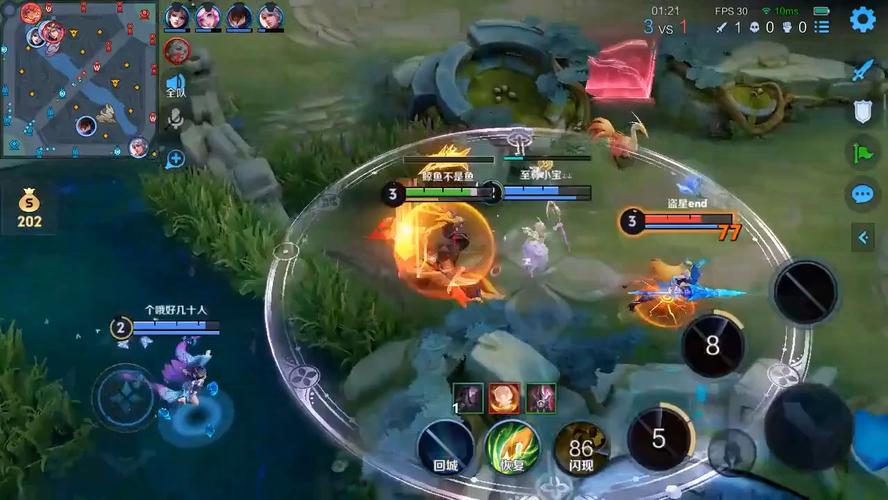Open the quick chat bubble
888x500 pixels.
(863, 195)
